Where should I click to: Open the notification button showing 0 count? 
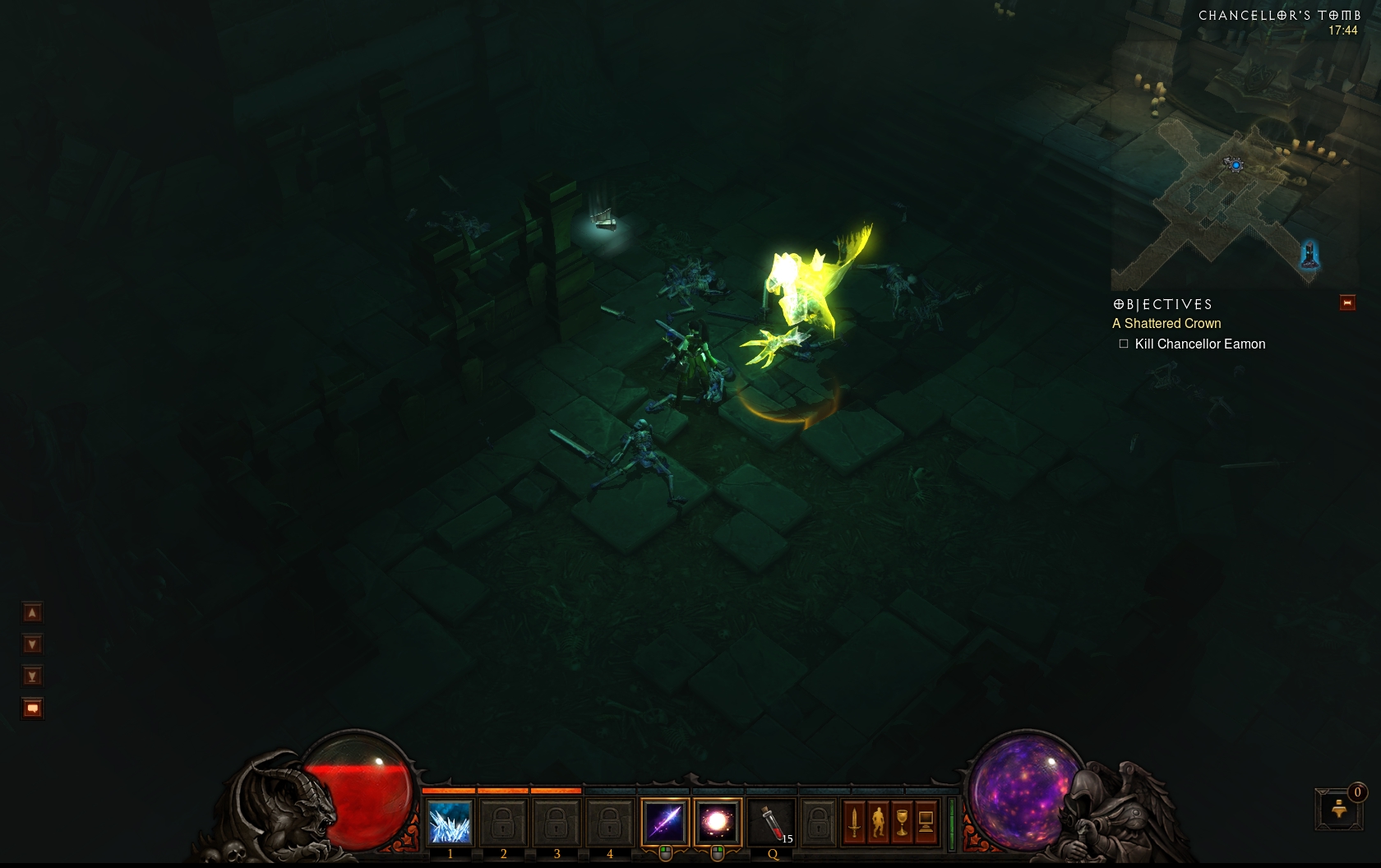click(1339, 809)
